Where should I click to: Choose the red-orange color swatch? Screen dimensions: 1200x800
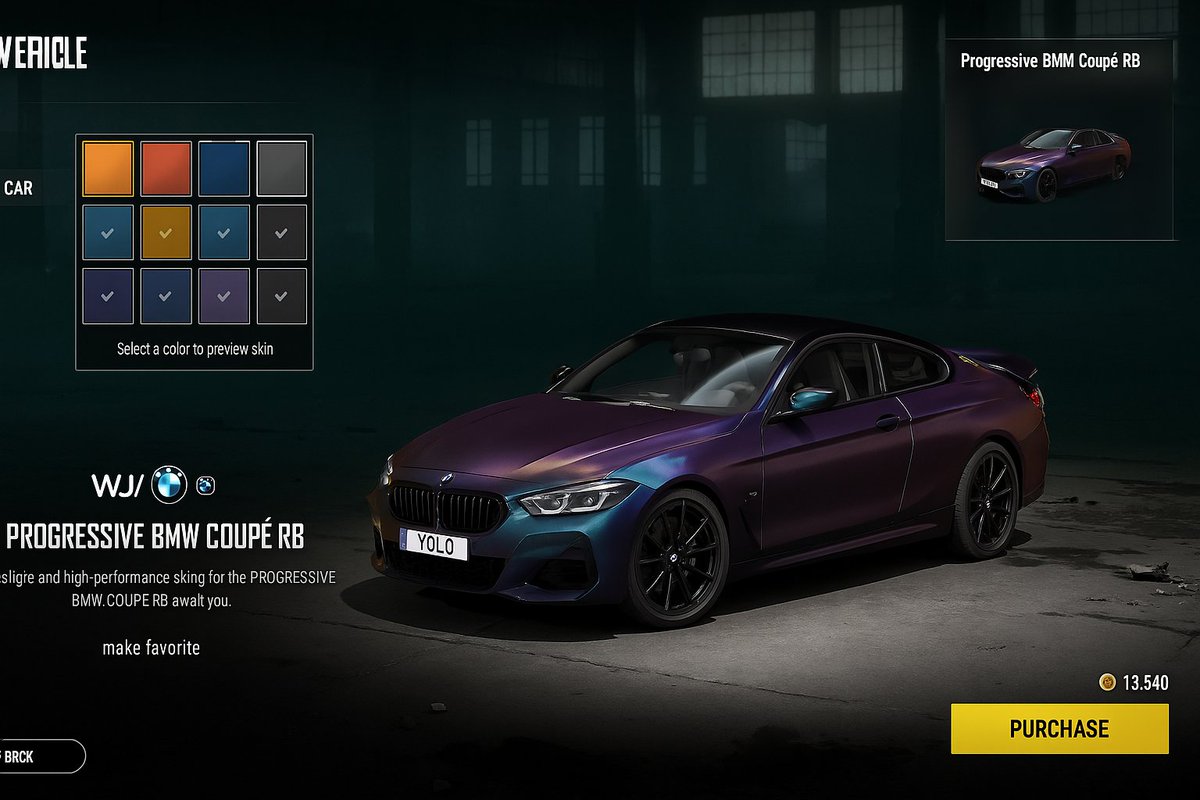pyautogui.click(x=166, y=168)
